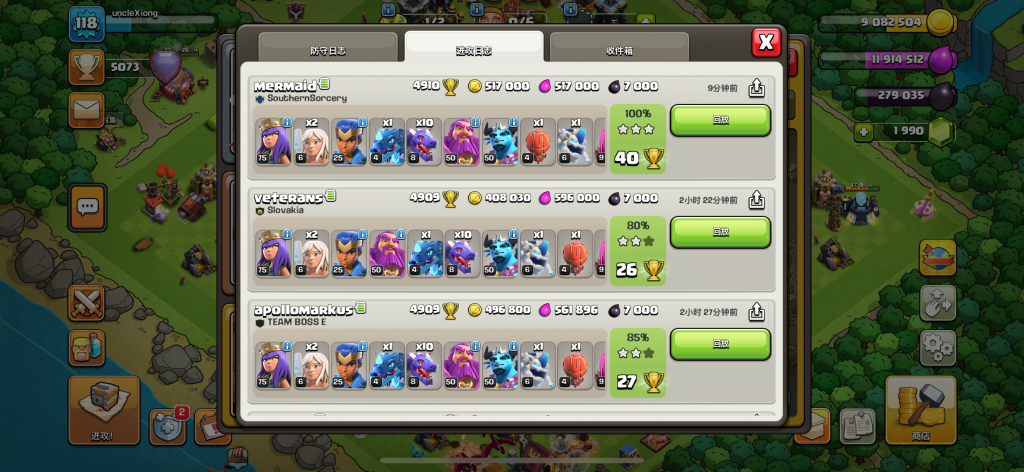The image size is (1024, 472).
Task: Open the chat speech bubble button
Action: (x=88, y=207)
